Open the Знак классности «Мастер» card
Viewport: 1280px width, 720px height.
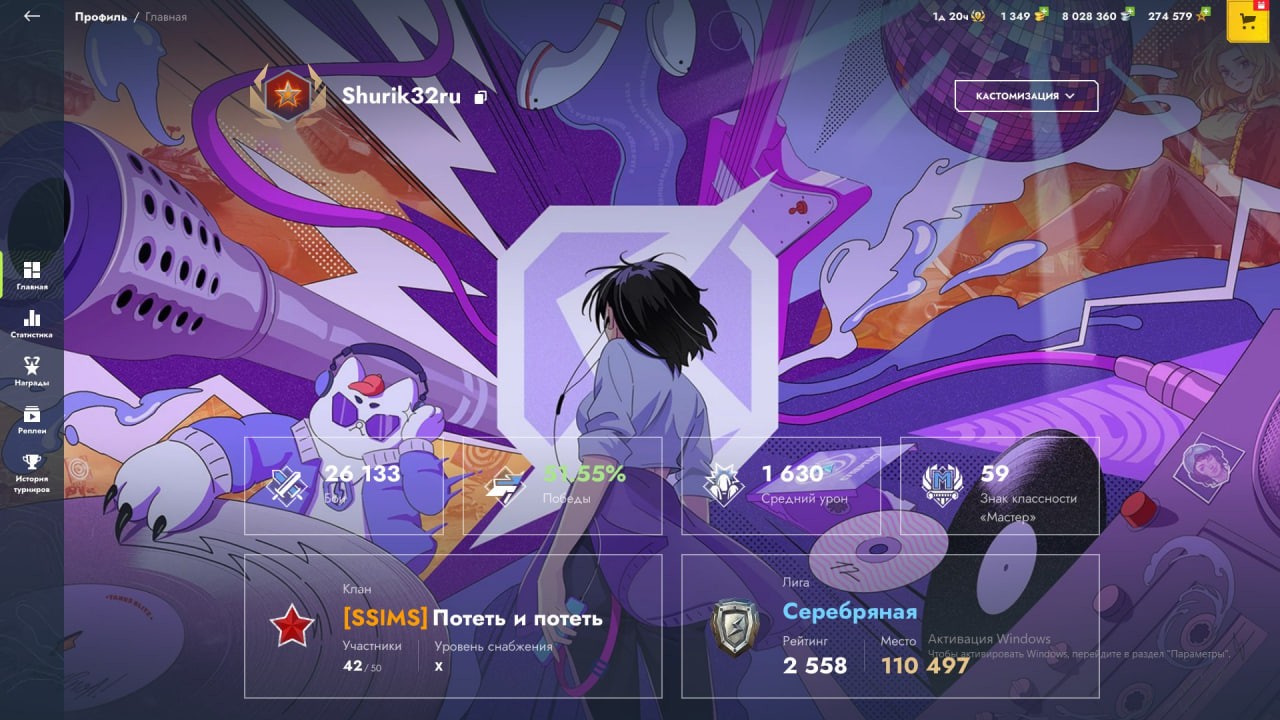(x=999, y=485)
